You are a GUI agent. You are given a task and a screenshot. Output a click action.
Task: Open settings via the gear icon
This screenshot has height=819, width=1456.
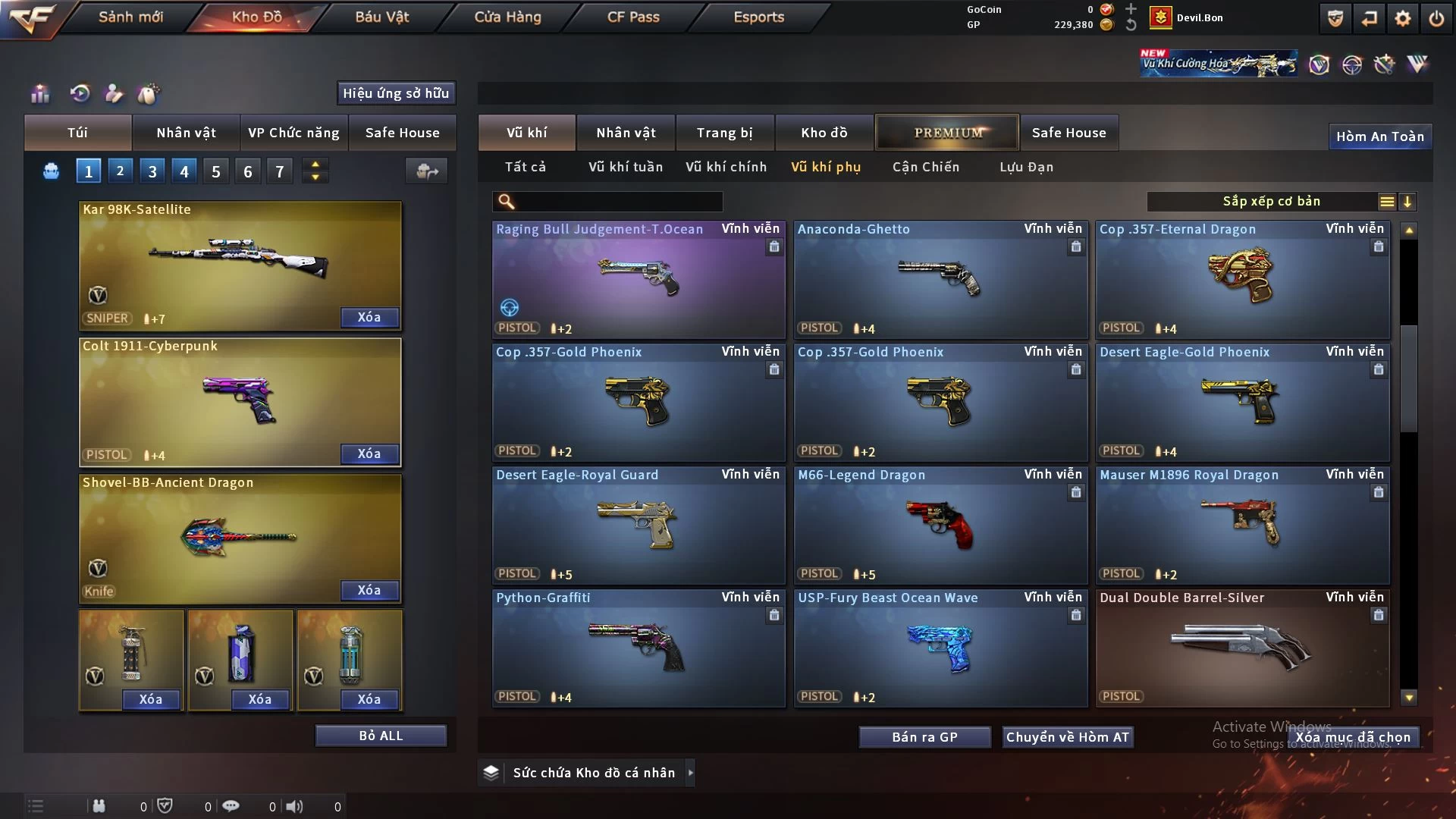[x=1402, y=18]
